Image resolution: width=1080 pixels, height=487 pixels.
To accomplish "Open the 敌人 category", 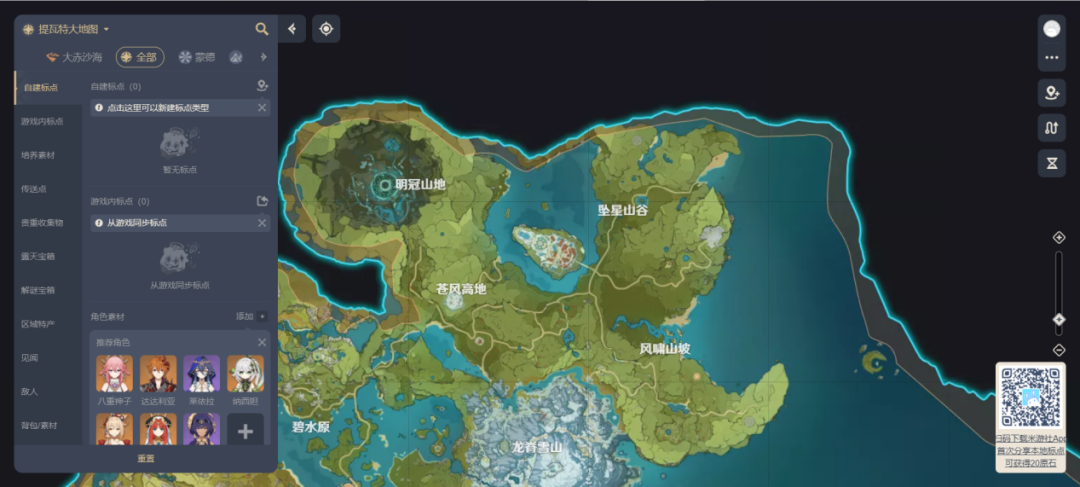I will (x=30, y=391).
